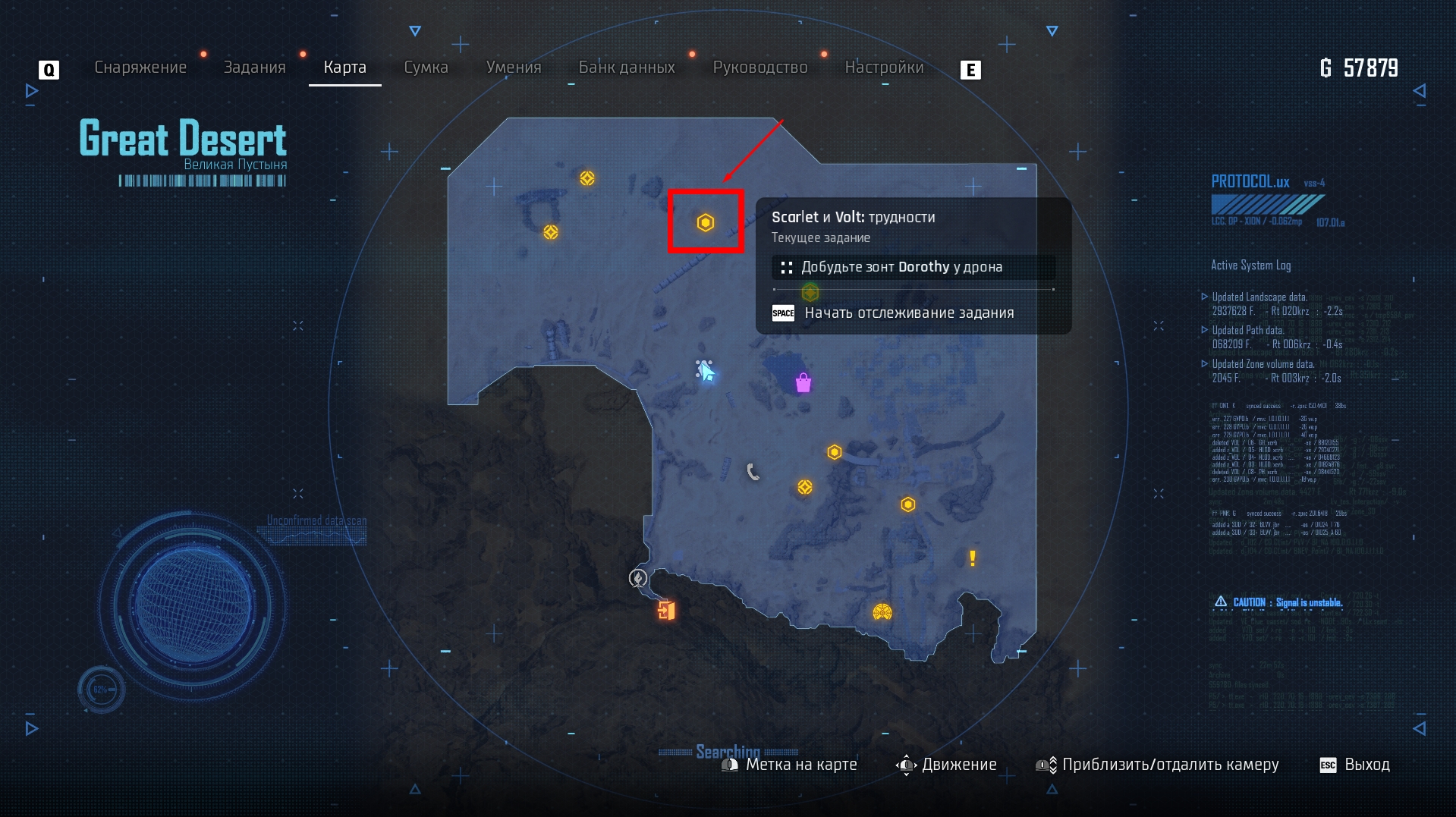Select the telephone marker on the map

pos(753,472)
